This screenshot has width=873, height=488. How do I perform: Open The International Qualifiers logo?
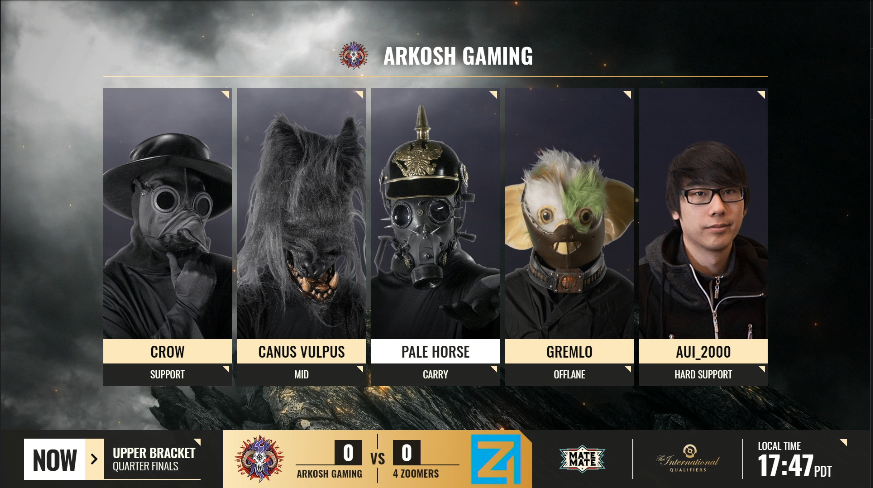688,459
